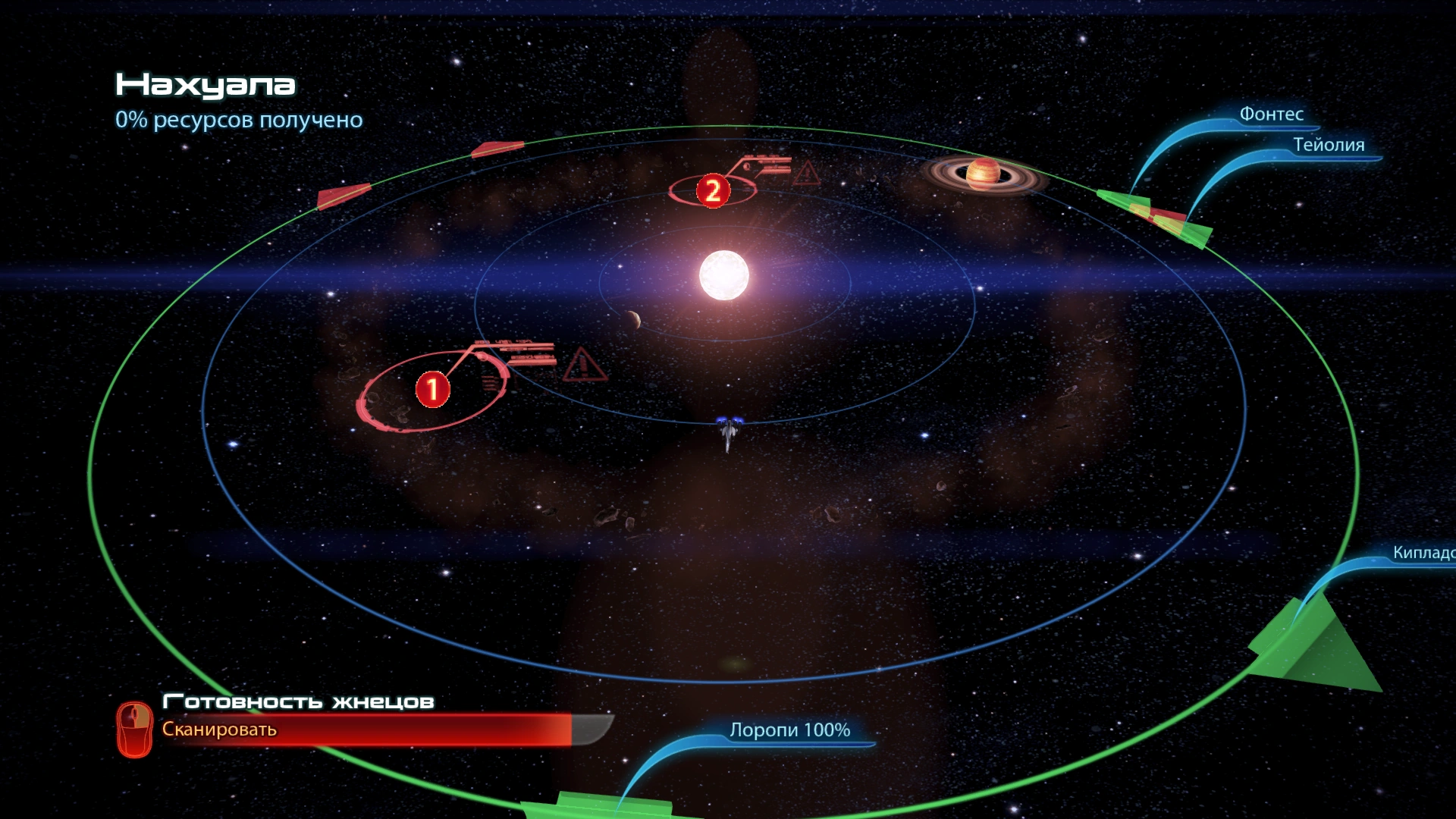Select the Кипладо system label
This screenshot has width=1456, height=819.
1423,553
